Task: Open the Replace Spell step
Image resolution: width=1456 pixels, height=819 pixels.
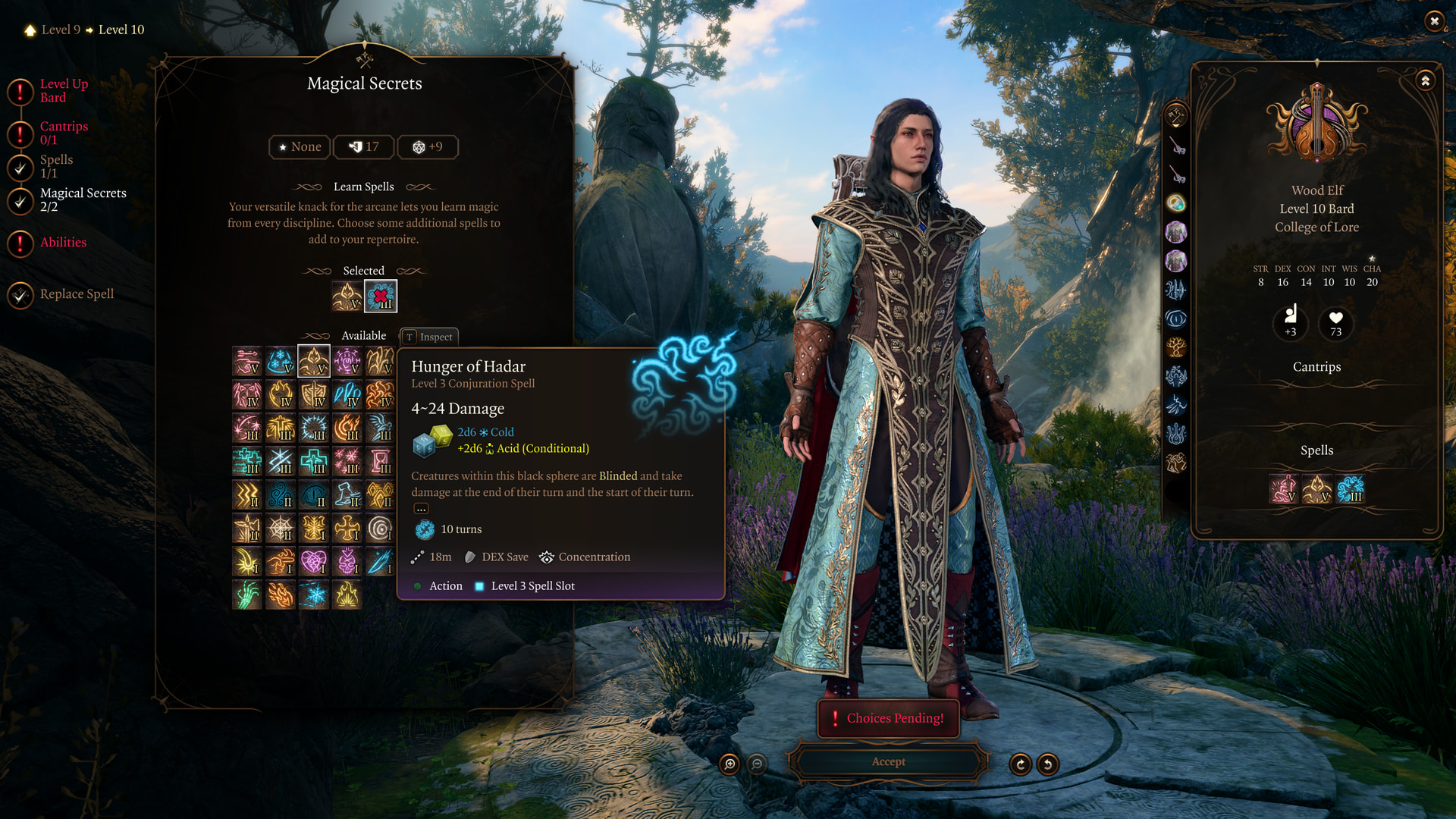Action: (76, 294)
